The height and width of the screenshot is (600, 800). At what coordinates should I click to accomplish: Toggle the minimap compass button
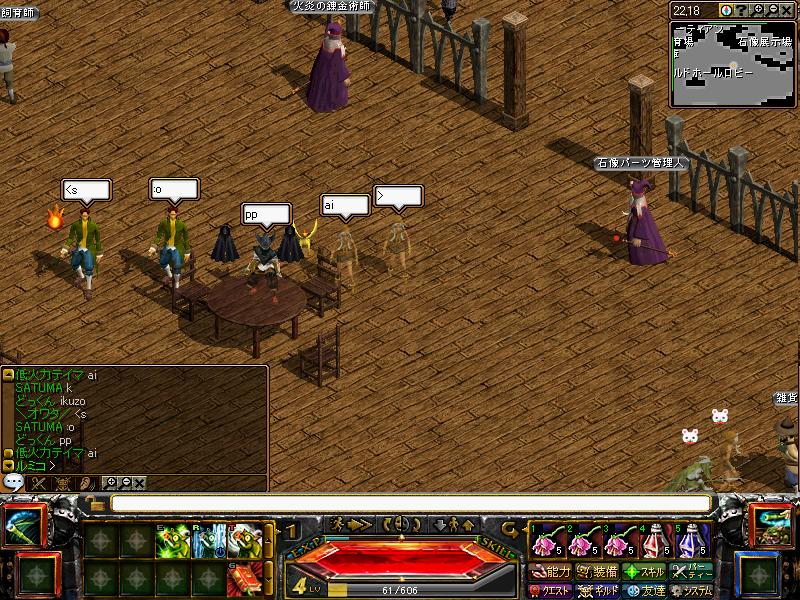[x=725, y=10]
